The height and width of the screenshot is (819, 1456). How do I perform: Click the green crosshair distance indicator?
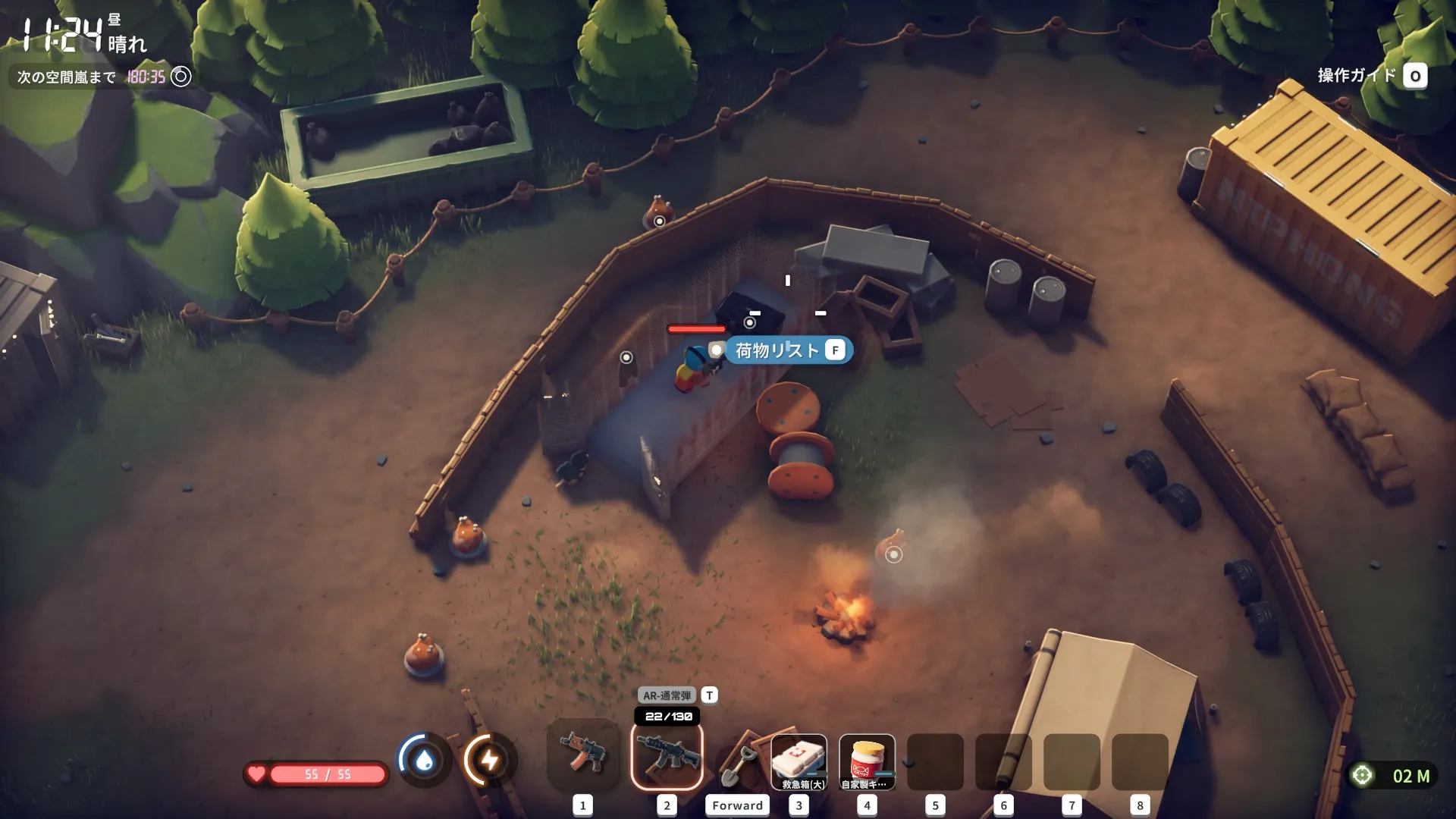(x=1363, y=775)
